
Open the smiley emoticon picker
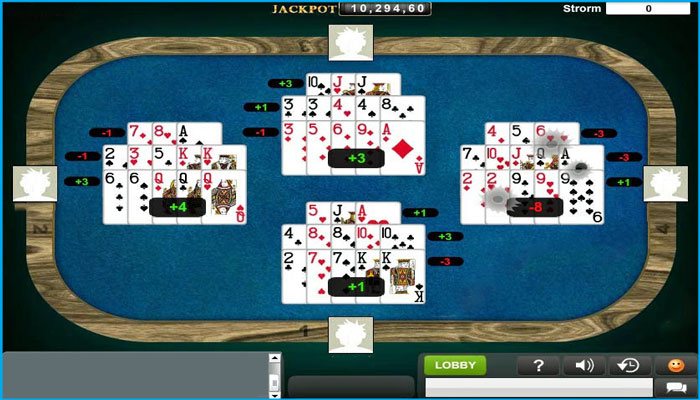(676, 365)
